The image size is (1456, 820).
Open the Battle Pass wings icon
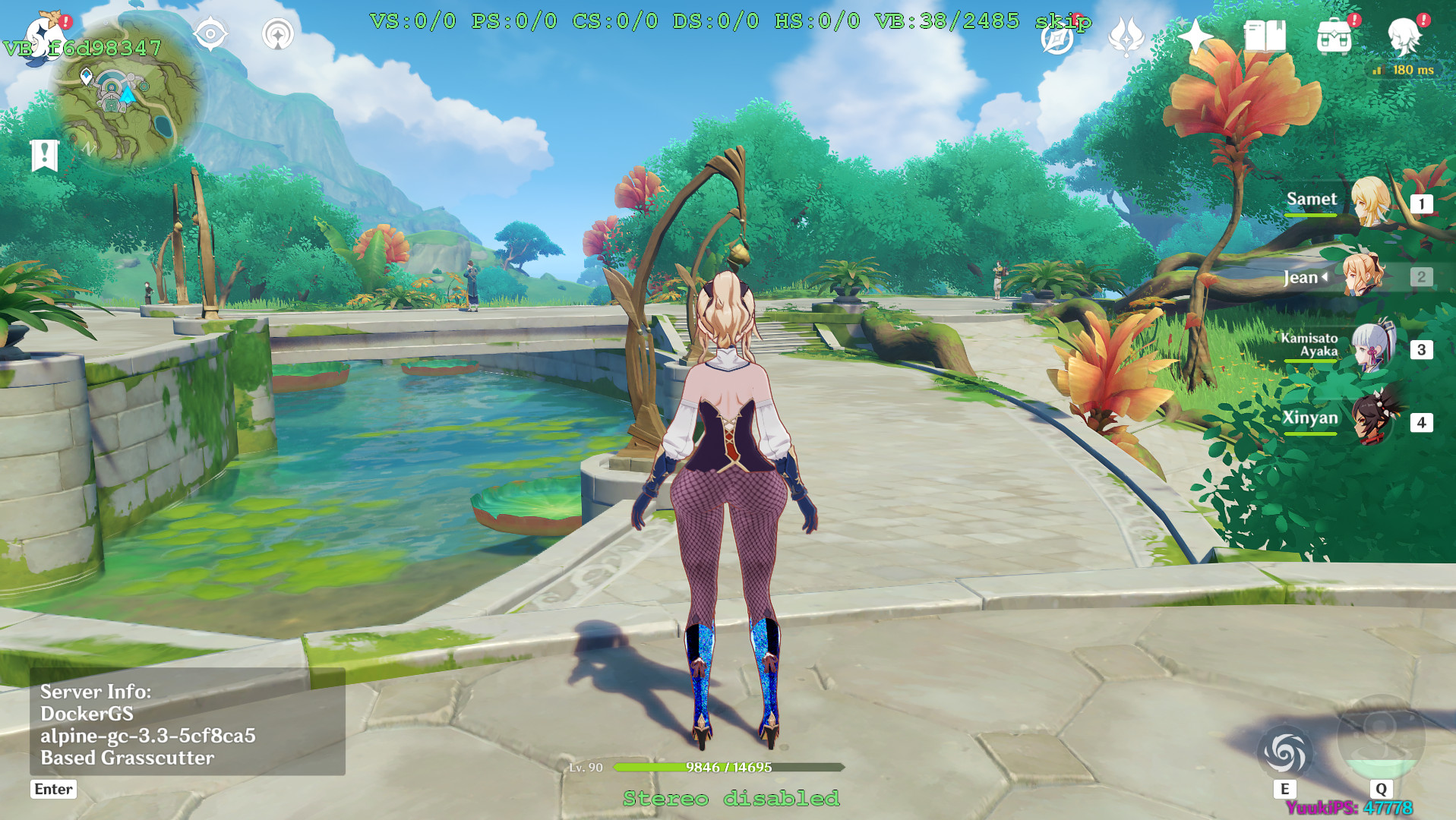(x=1127, y=36)
